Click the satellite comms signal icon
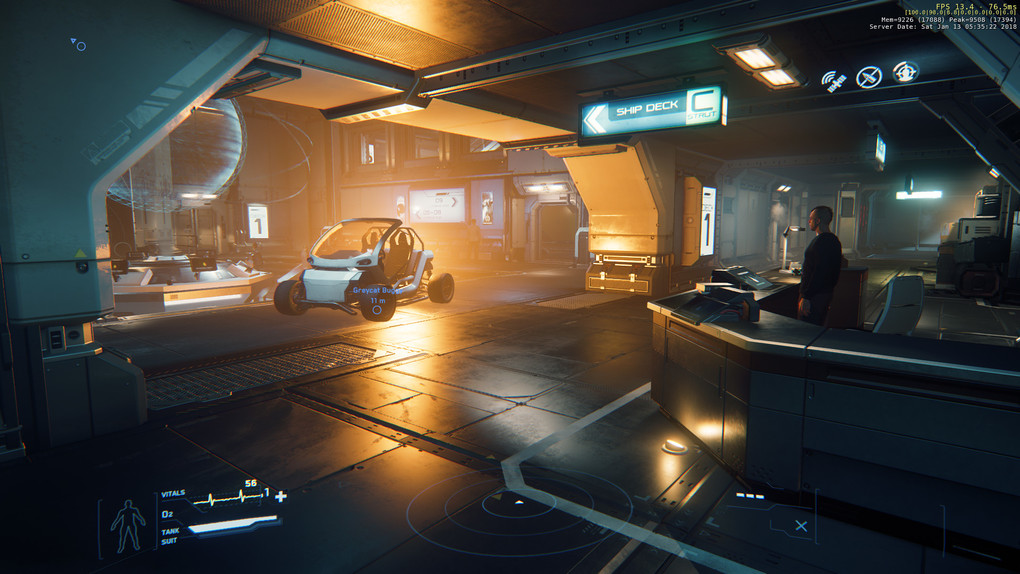Viewport: 1020px width, 574px height. click(833, 80)
